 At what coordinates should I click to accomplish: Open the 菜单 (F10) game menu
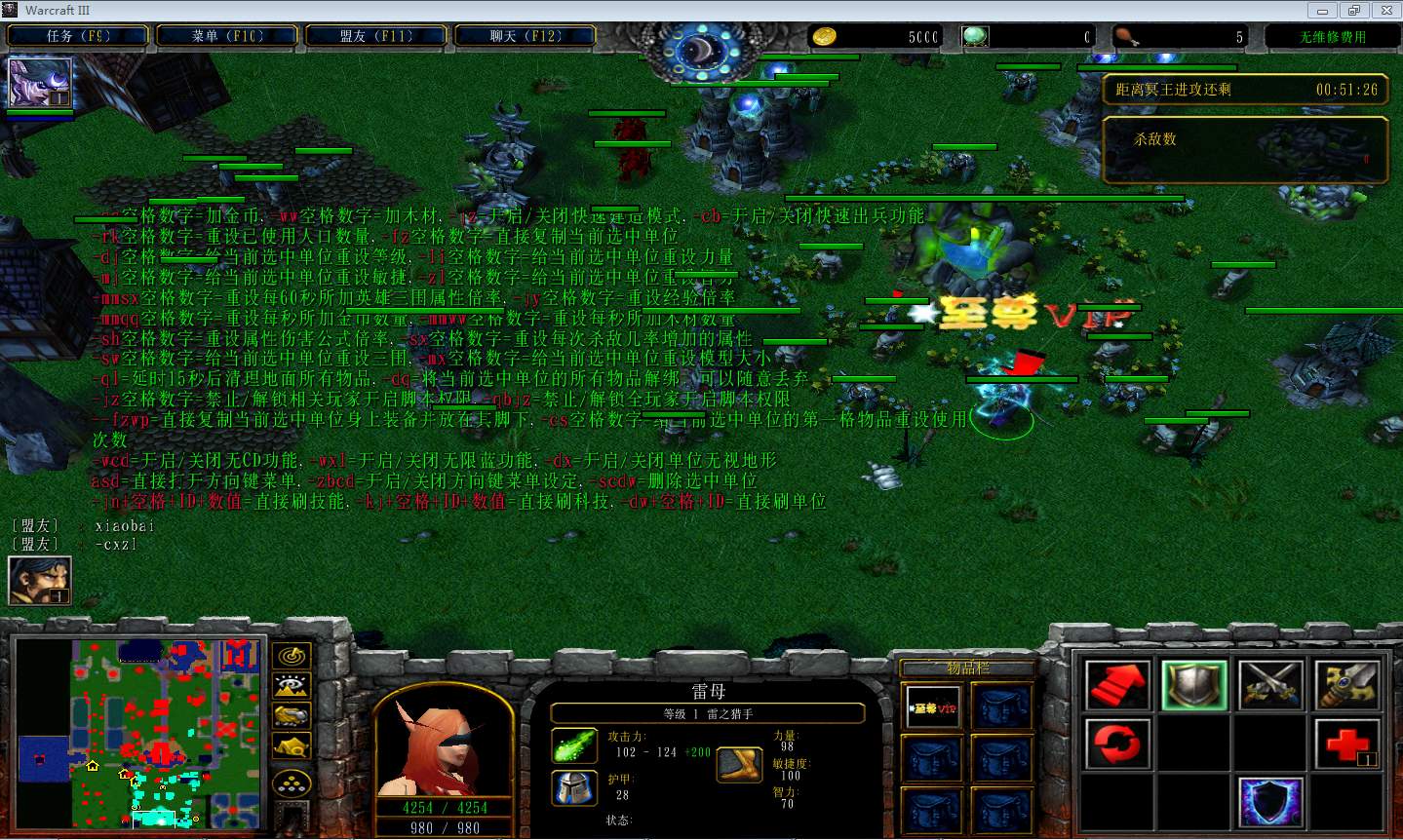click(227, 36)
